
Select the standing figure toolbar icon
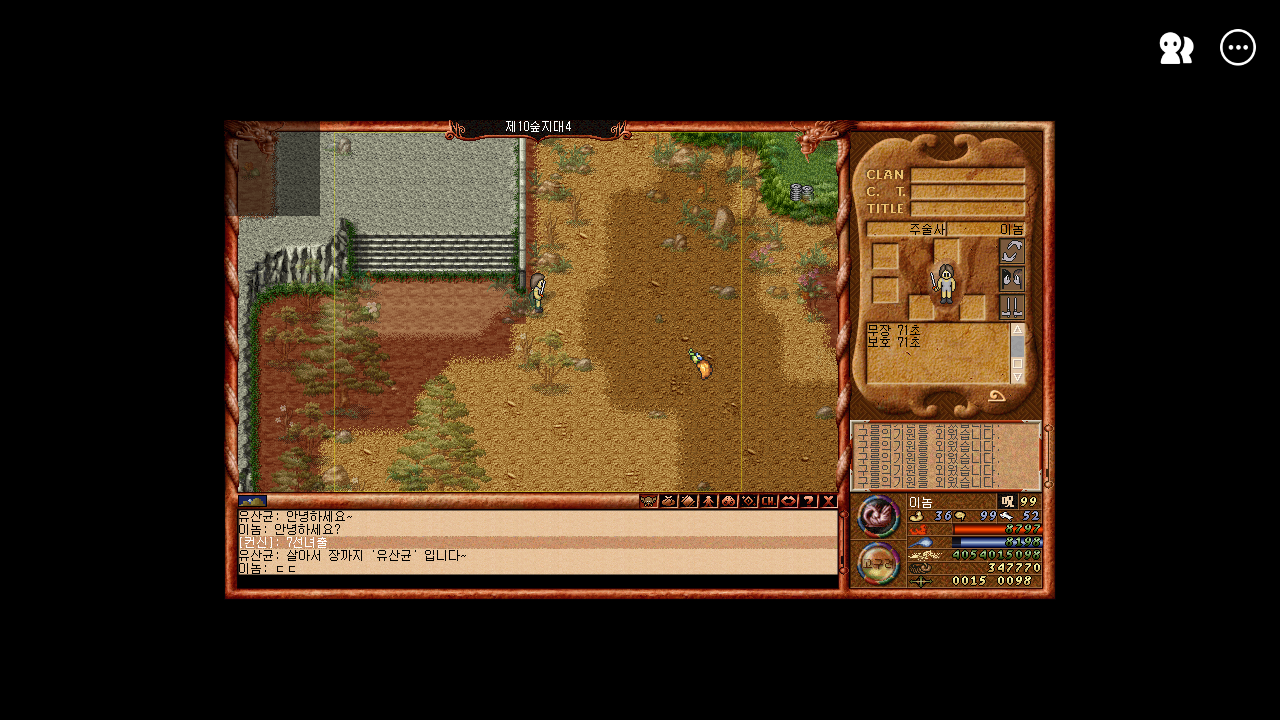[709, 501]
